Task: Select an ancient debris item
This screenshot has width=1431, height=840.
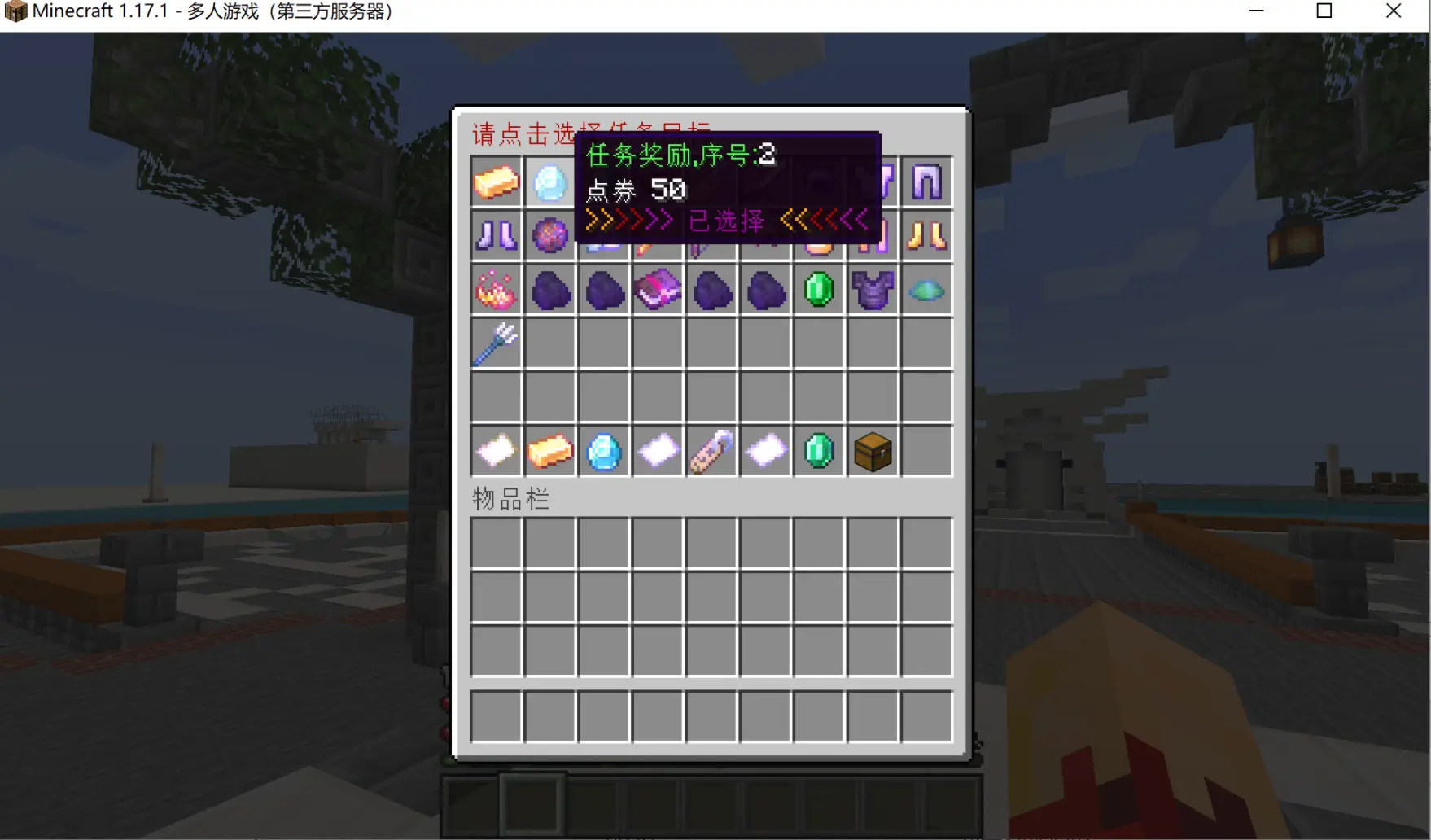Action: (549, 290)
